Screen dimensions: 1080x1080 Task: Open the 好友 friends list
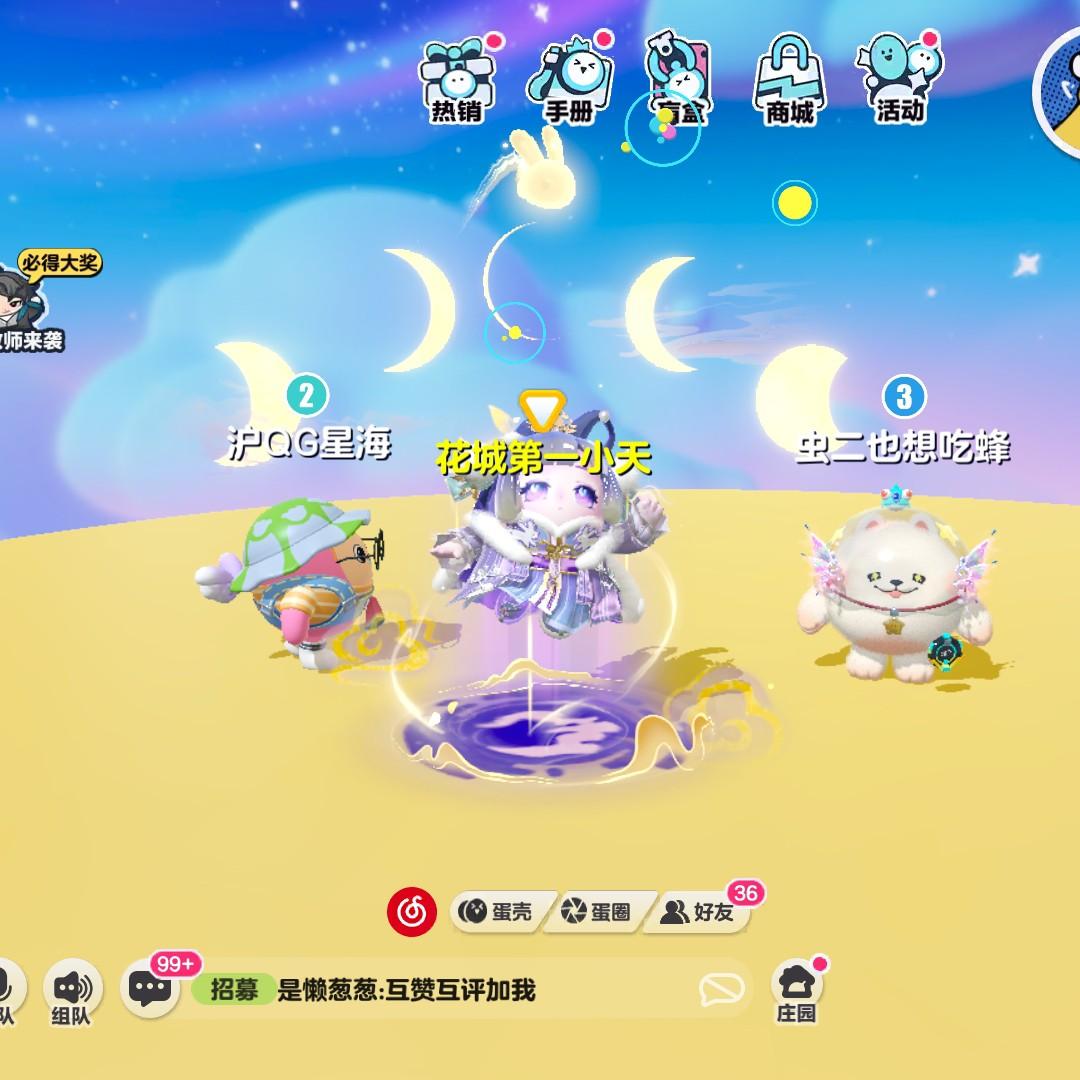(700, 911)
